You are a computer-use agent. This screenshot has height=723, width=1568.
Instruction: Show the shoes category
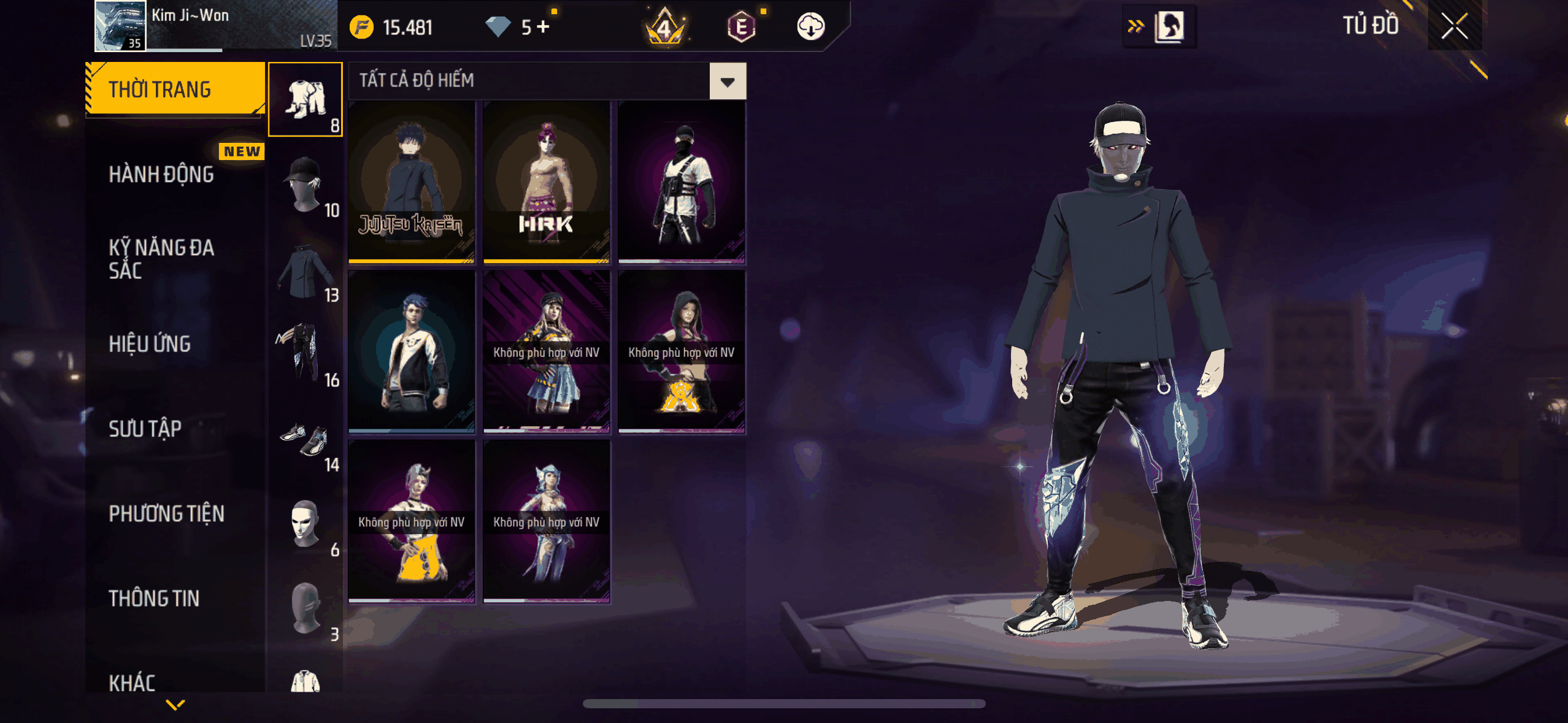point(305,440)
